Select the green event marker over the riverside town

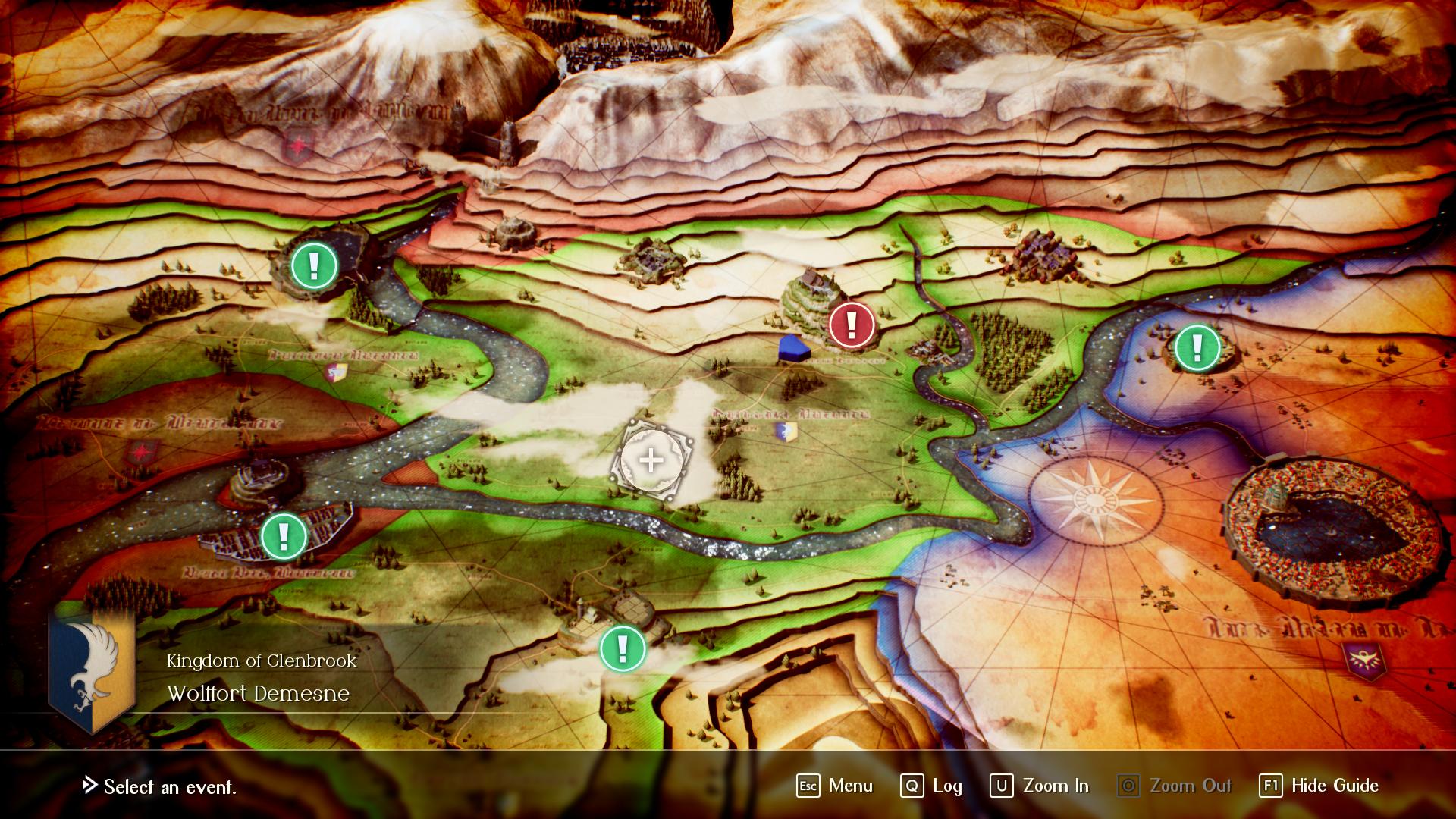(x=284, y=535)
